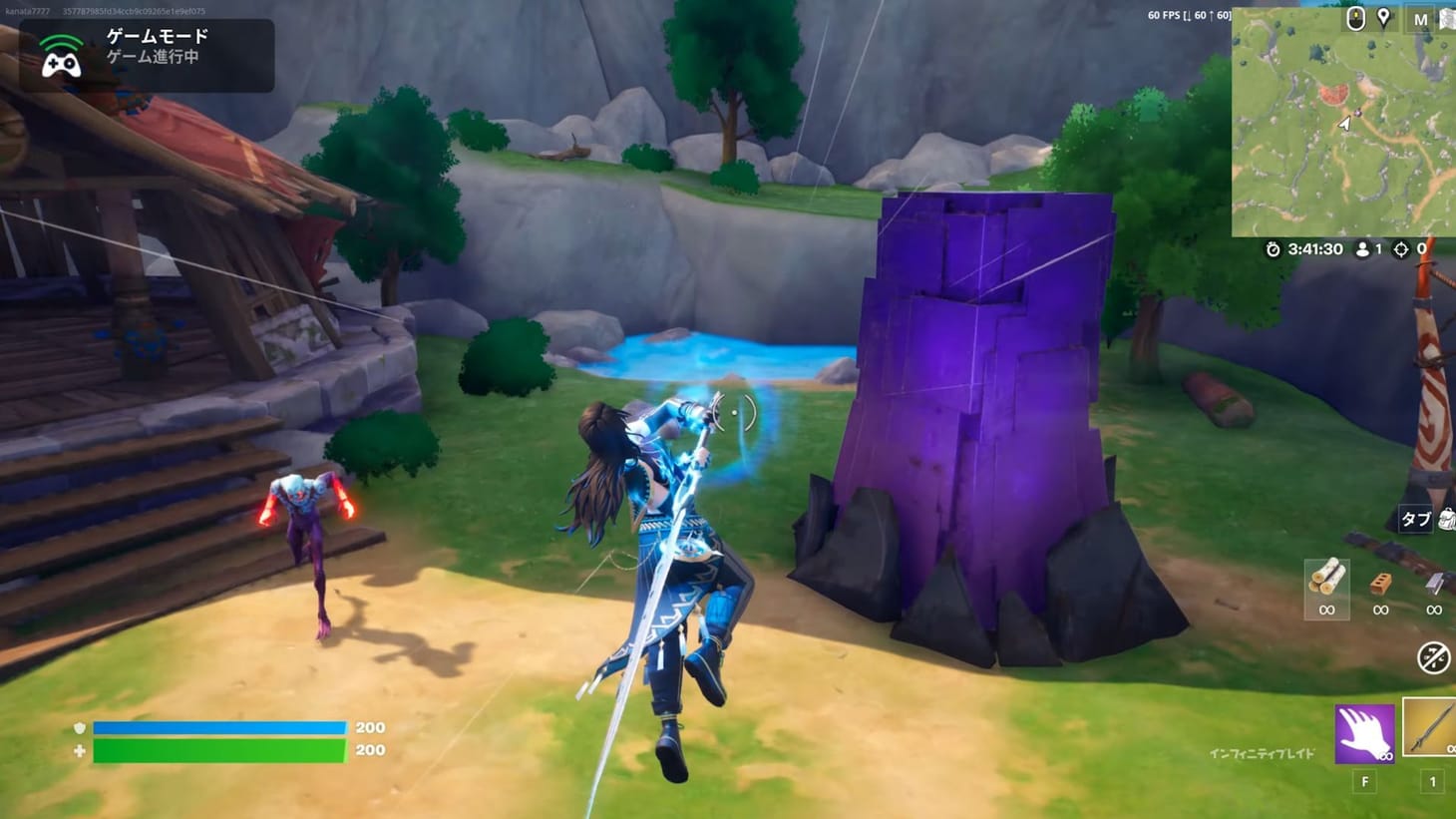Click the shield icon beside the blue bar
Viewport: 1456px width, 819px height.
pos(79,727)
